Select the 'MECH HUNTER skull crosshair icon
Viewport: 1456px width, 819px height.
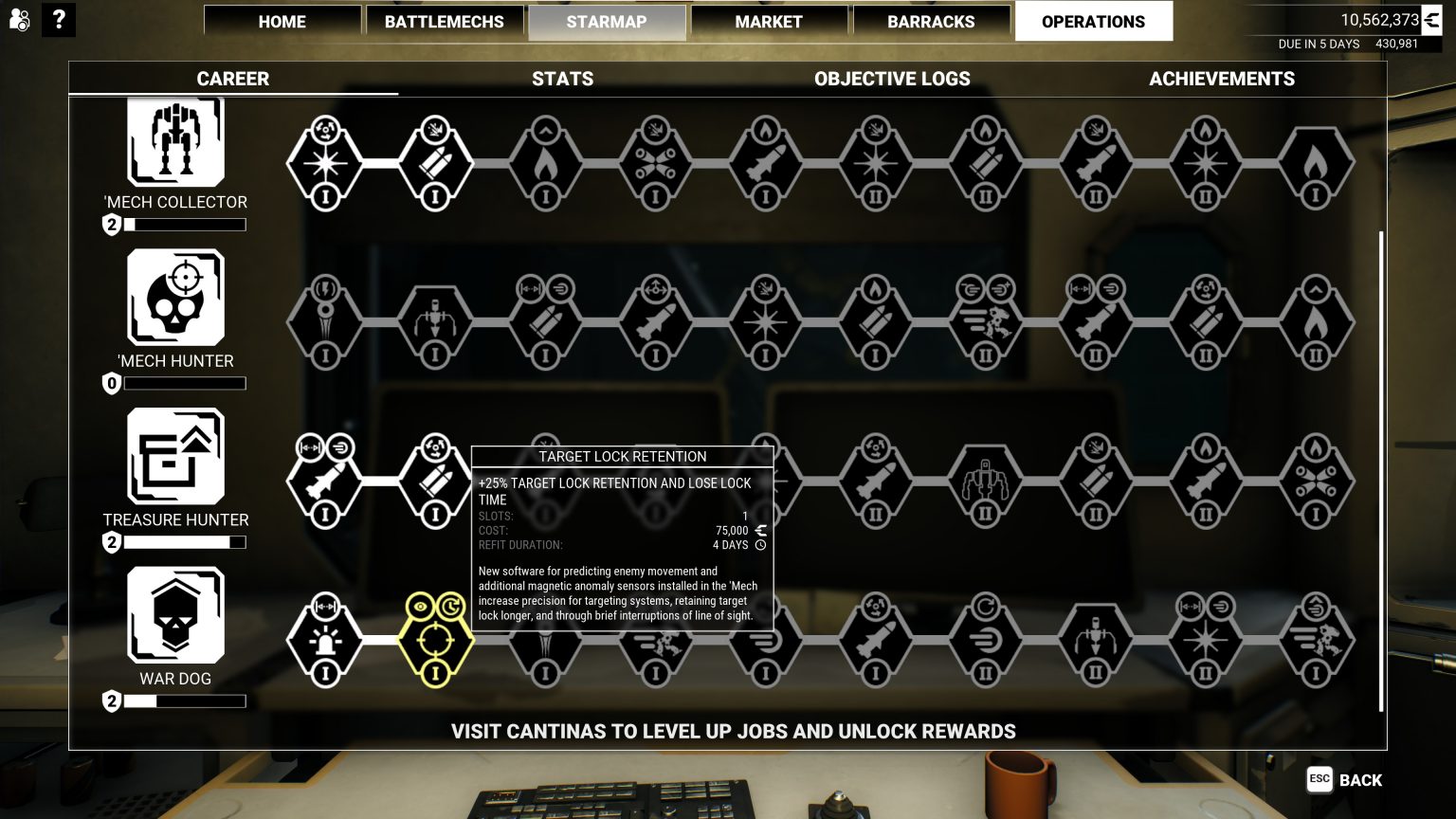pos(175,299)
